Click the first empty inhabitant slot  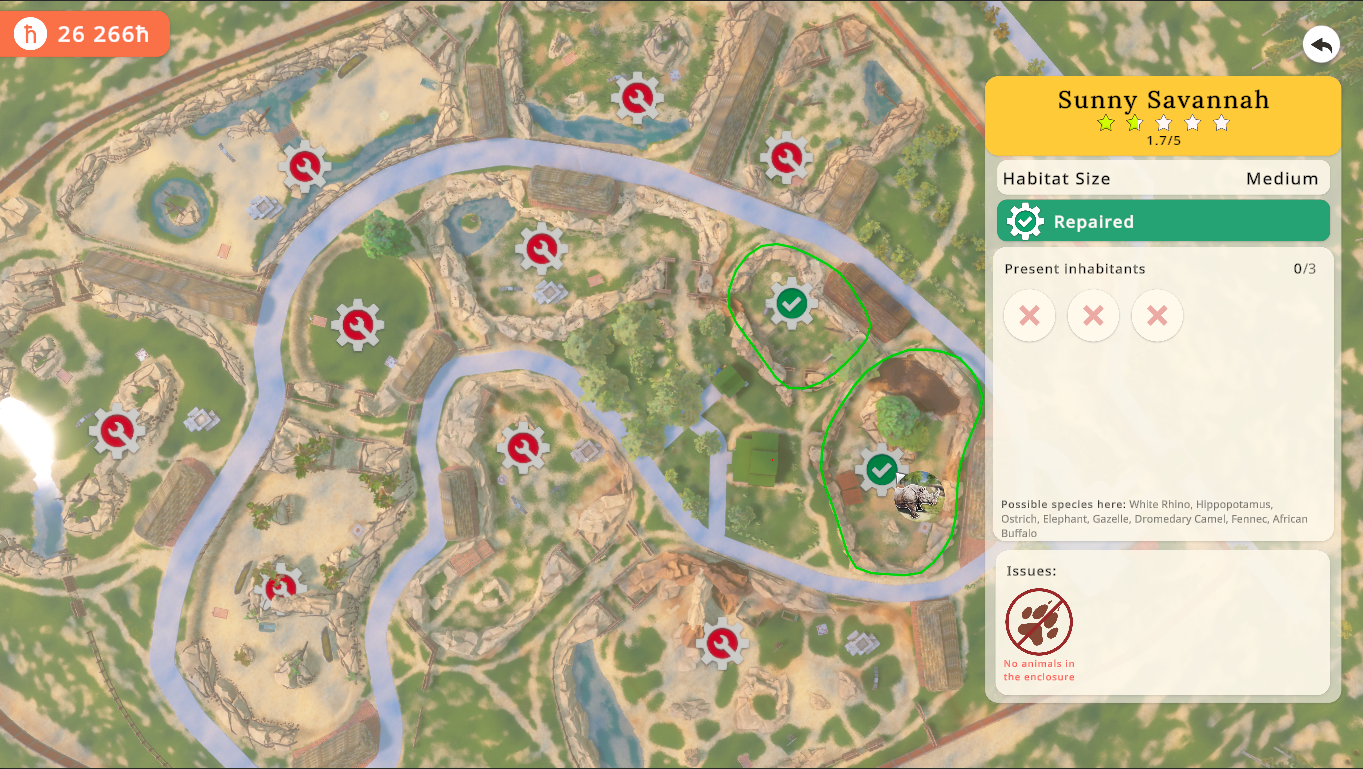click(x=1029, y=315)
